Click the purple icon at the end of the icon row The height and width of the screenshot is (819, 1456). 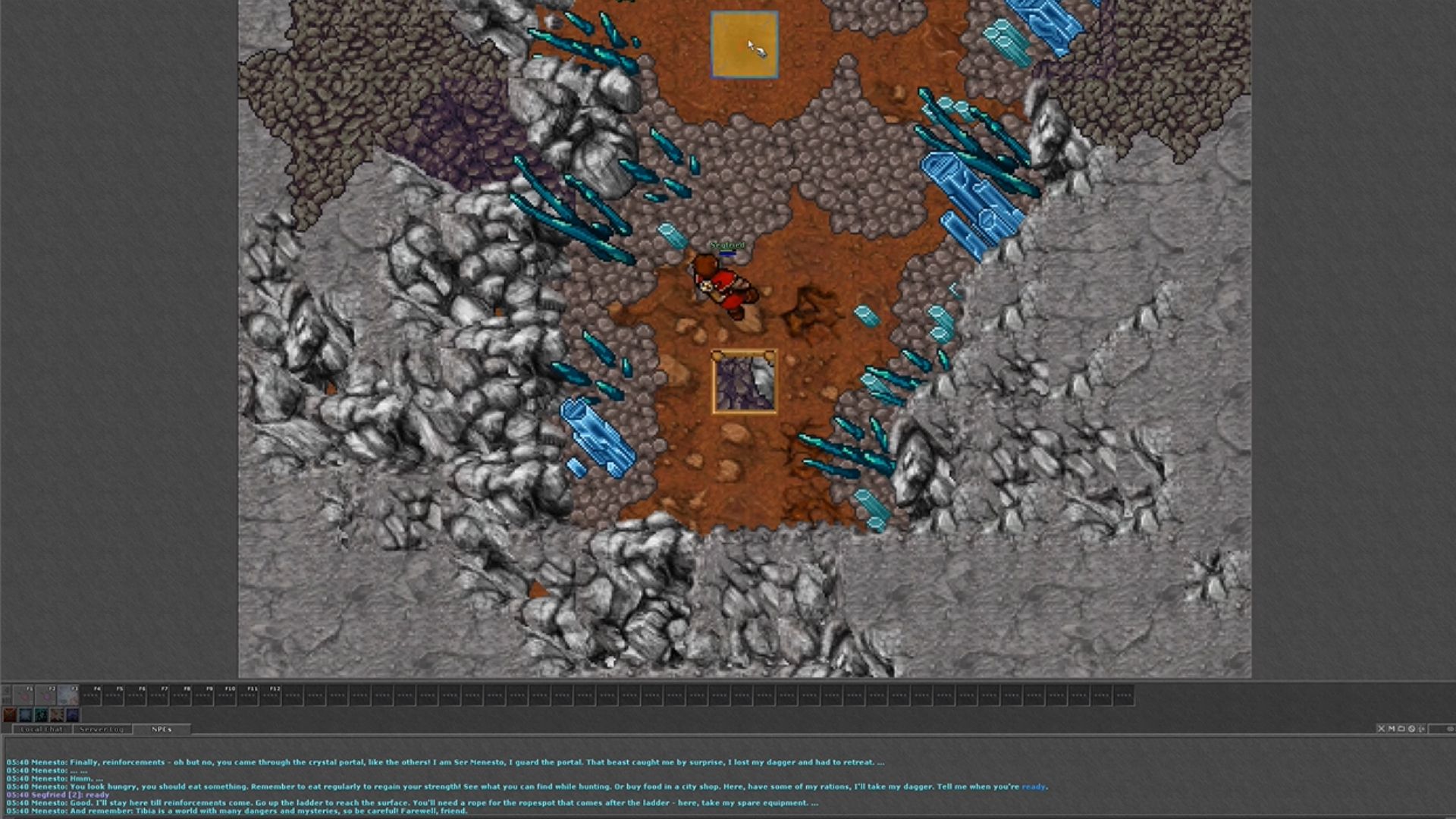[73, 714]
